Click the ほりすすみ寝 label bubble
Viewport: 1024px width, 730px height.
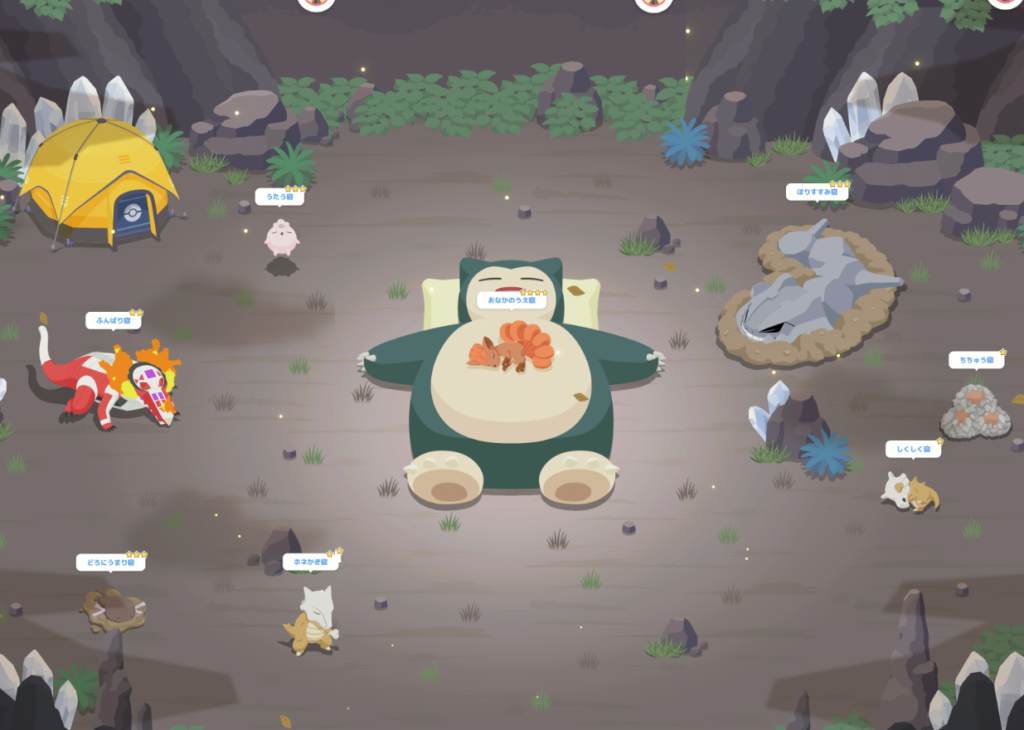[817, 192]
